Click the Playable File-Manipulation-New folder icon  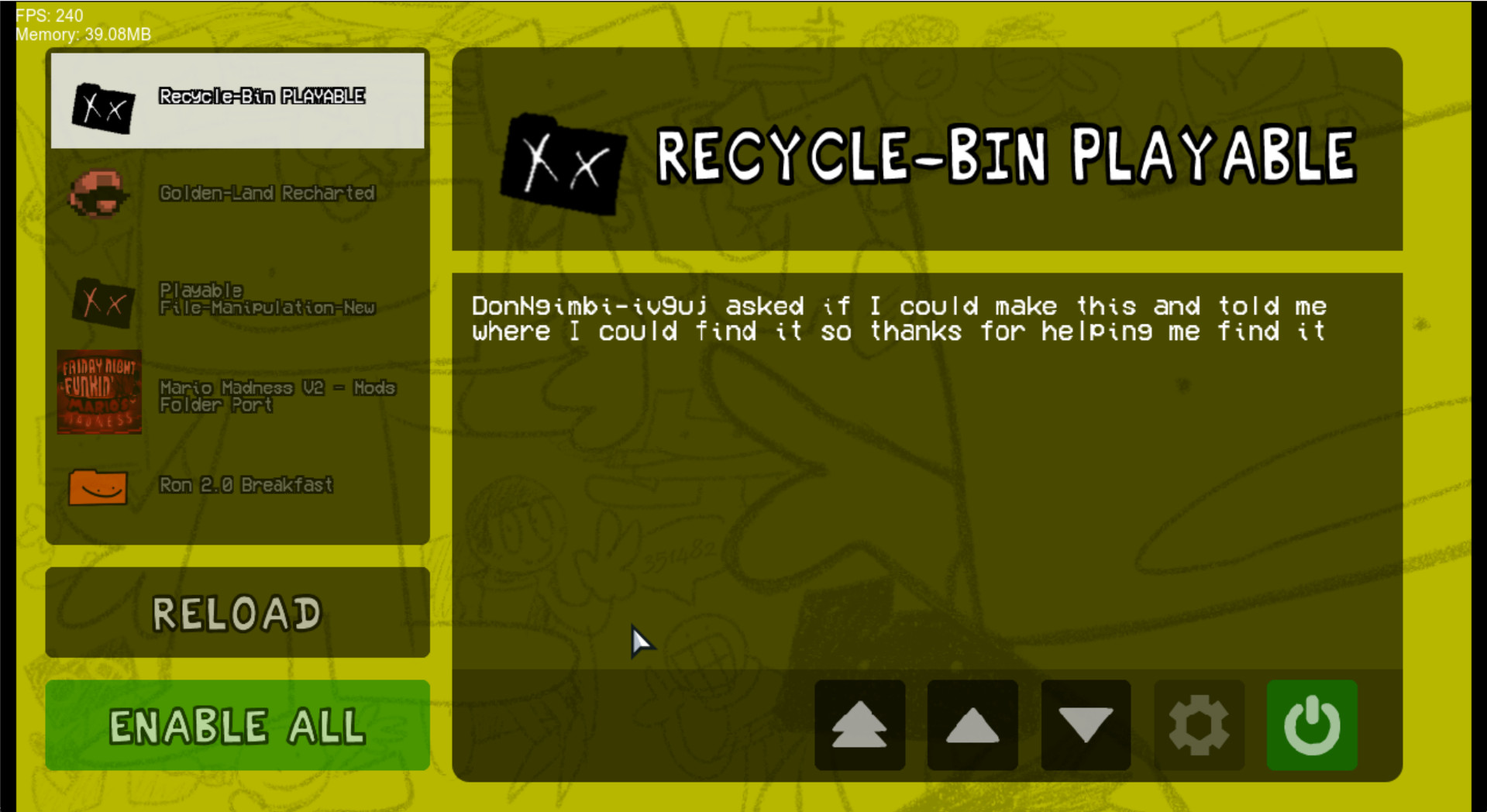pos(101,301)
